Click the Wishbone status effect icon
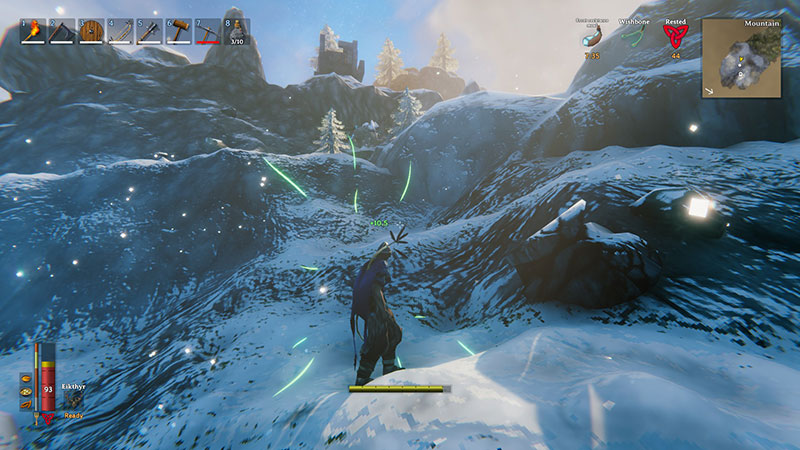Image resolution: width=800 pixels, height=450 pixels. pos(633,36)
